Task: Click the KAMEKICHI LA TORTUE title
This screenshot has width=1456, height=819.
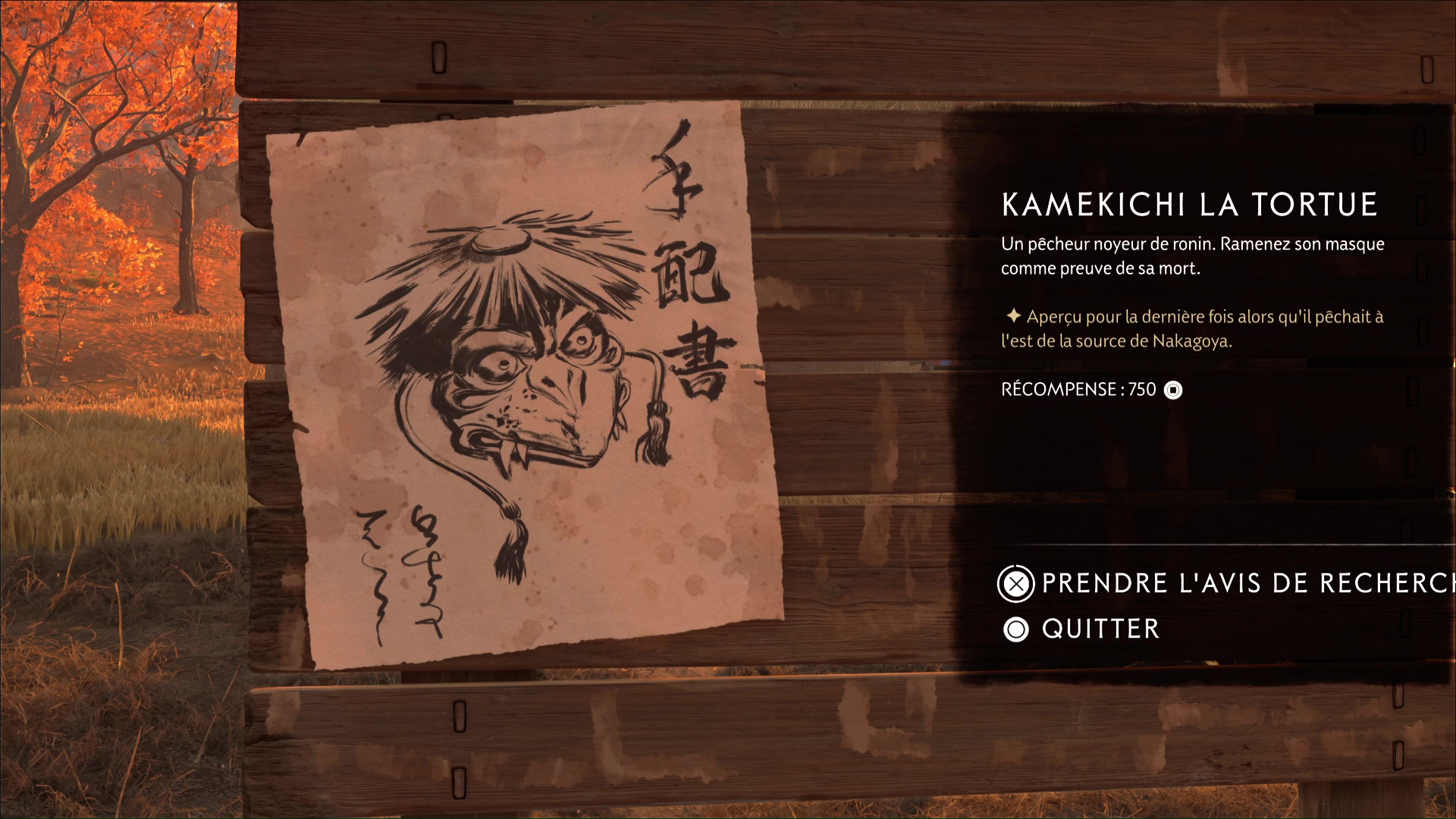Action: pyautogui.click(x=1191, y=203)
